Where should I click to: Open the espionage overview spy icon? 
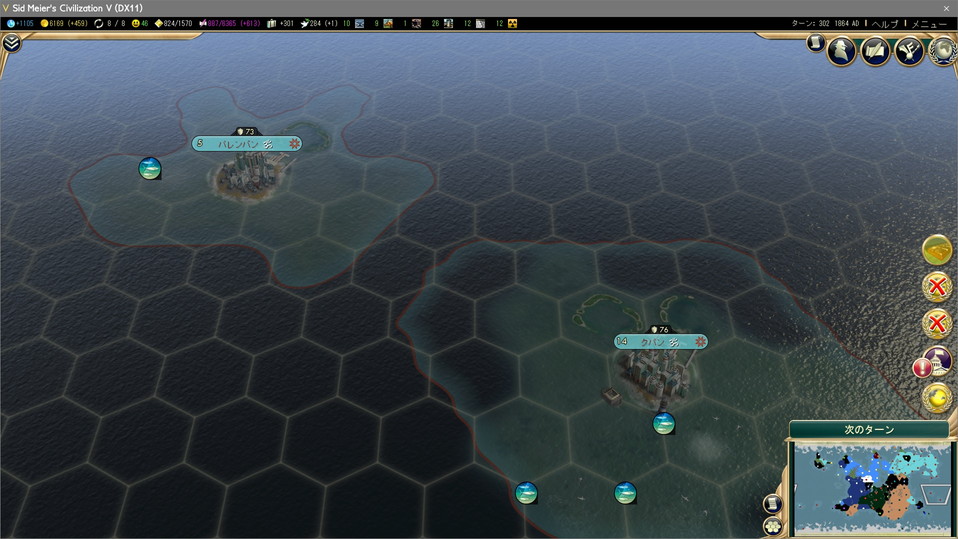tap(843, 50)
